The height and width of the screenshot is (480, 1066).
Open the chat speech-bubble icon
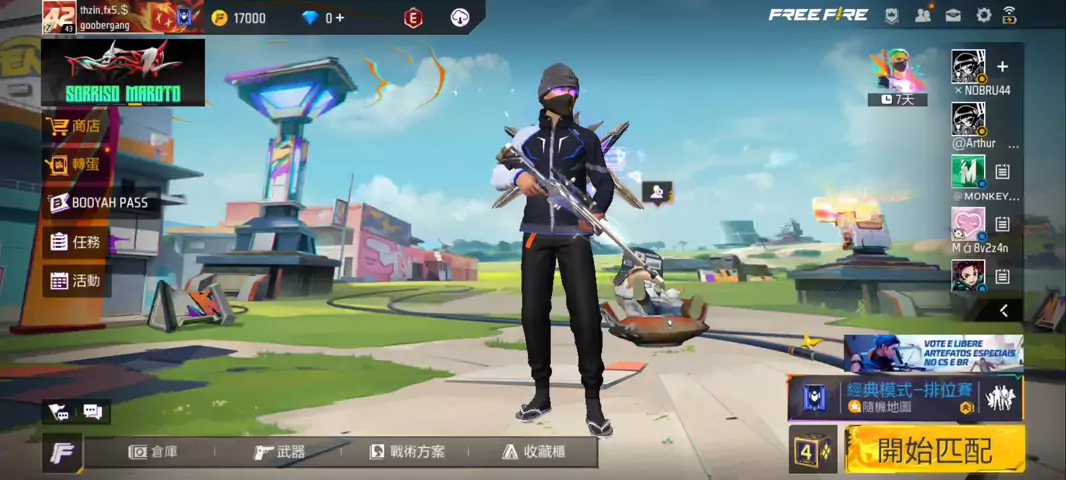pyautogui.click(x=92, y=411)
